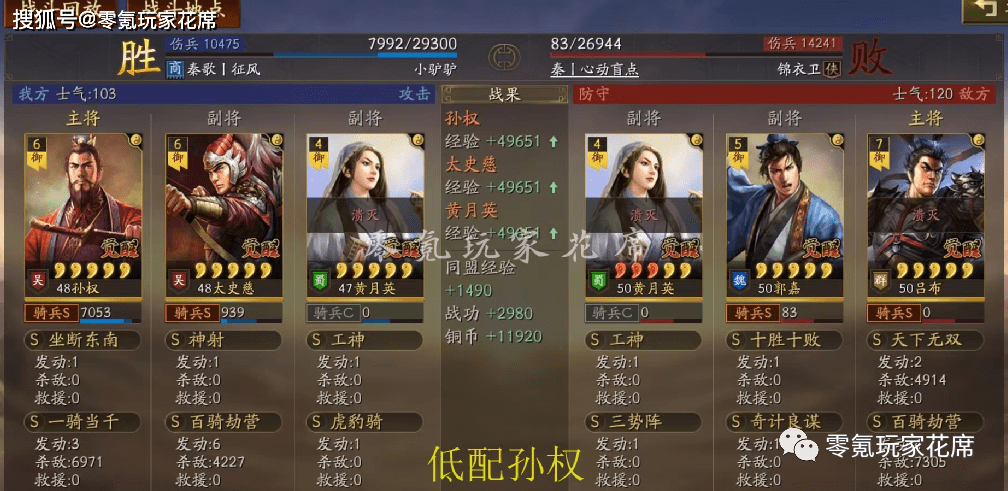1008x491 pixels.
Task: View the 神射 skill
Action: pyautogui.click(x=223, y=340)
